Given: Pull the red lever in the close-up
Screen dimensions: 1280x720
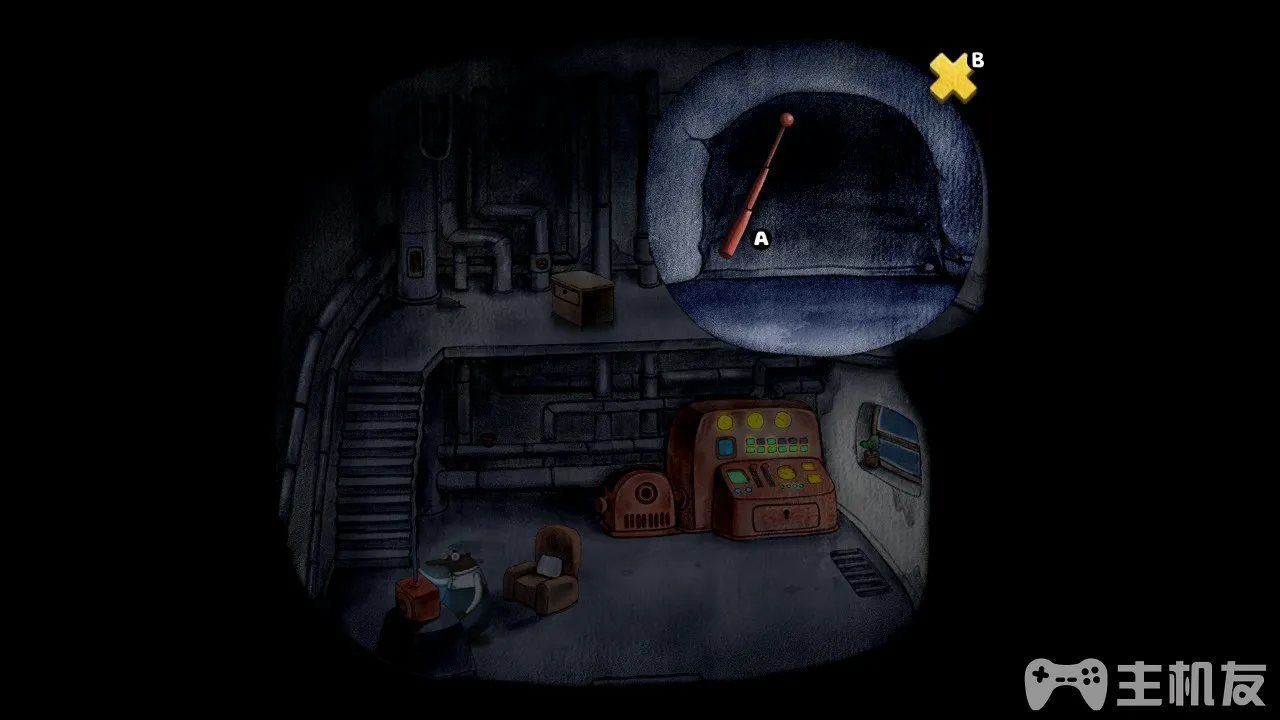Looking at the screenshot, I should click(x=758, y=186).
